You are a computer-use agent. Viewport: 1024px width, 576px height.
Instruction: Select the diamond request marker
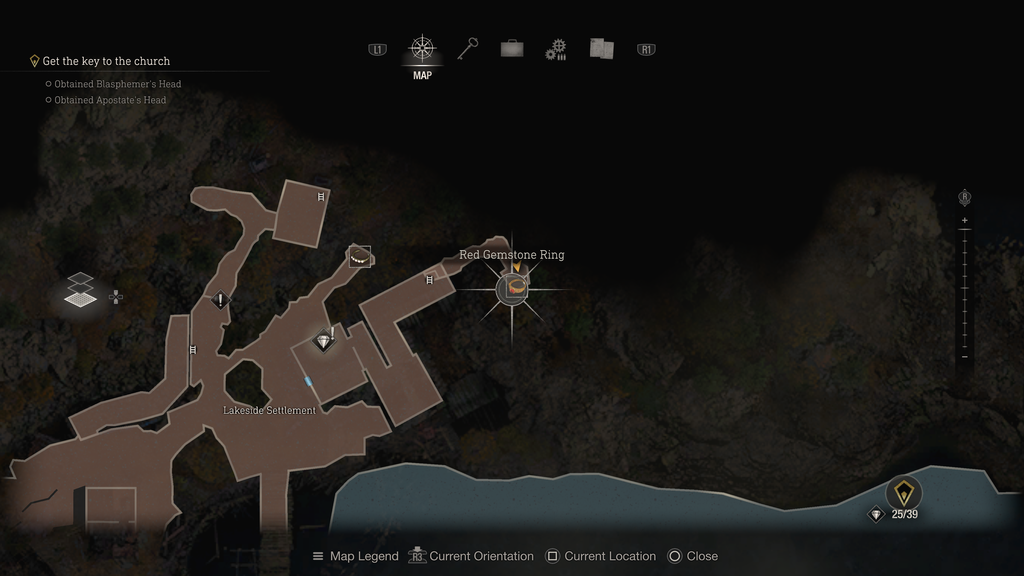tap(324, 341)
